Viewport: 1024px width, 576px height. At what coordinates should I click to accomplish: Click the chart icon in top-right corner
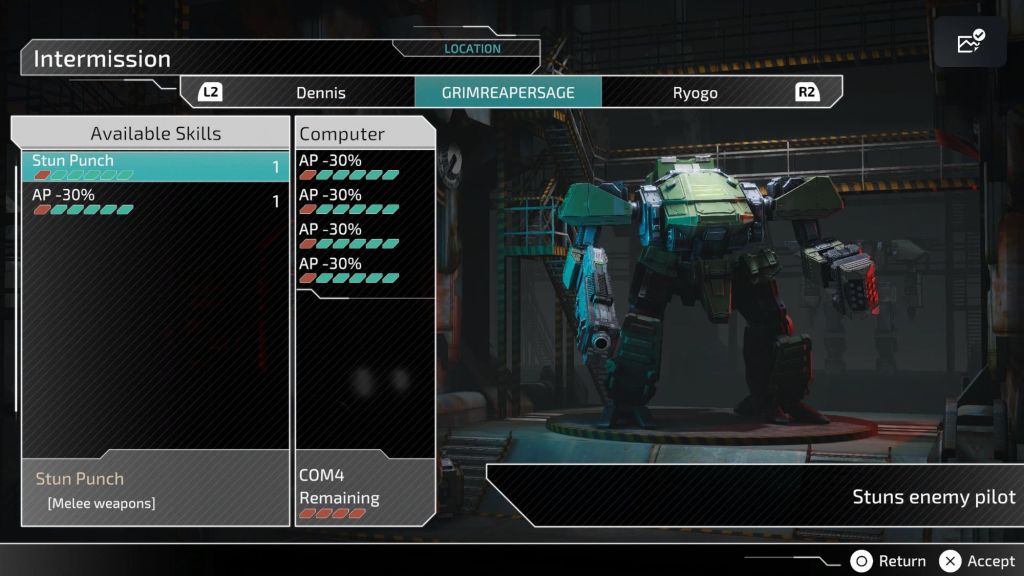pyautogui.click(x=970, y=42)
